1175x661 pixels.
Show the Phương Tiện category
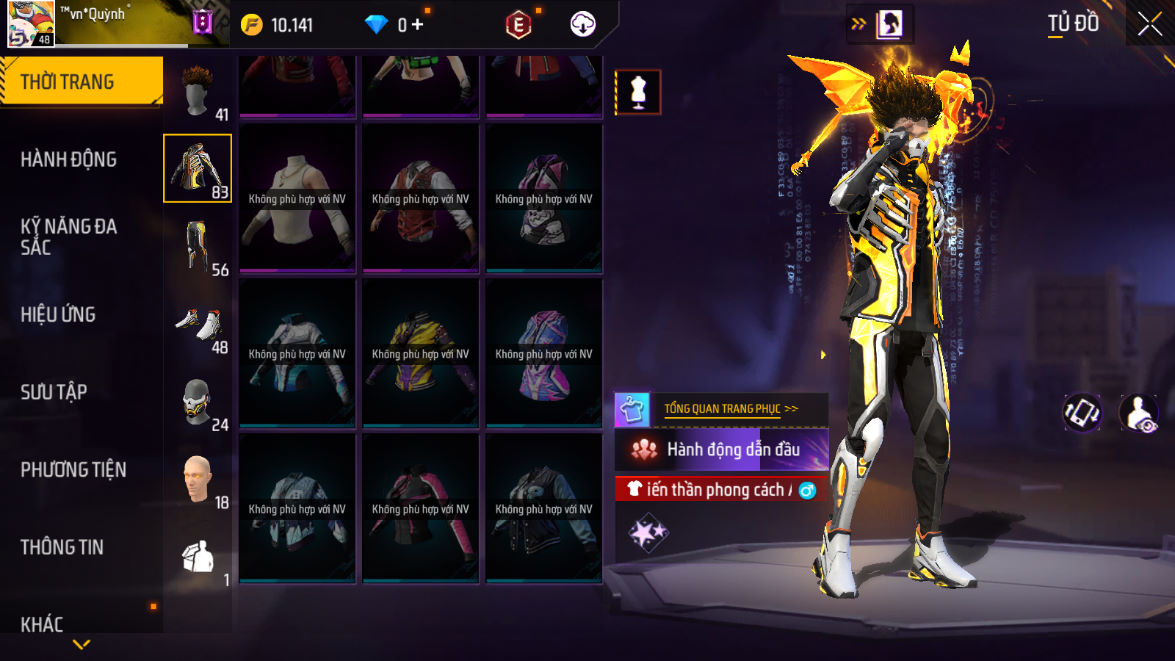click(73, 469)
